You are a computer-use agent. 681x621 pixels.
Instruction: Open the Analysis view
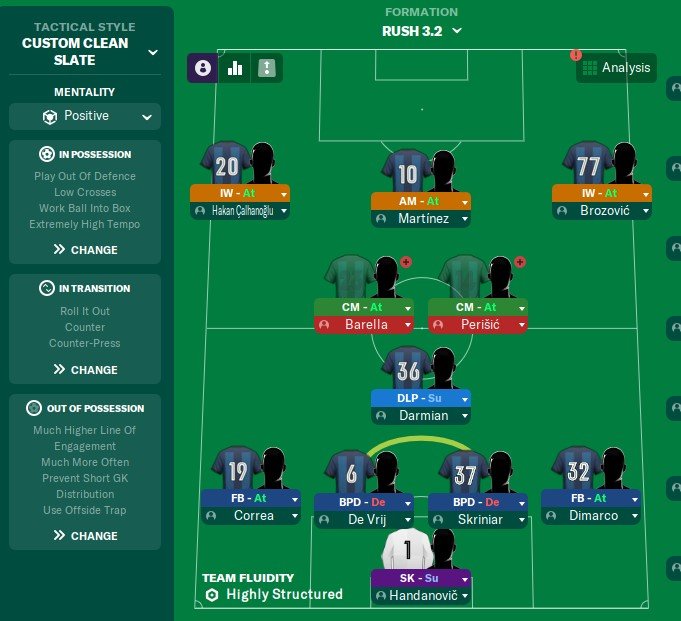(x=616, y=68)
